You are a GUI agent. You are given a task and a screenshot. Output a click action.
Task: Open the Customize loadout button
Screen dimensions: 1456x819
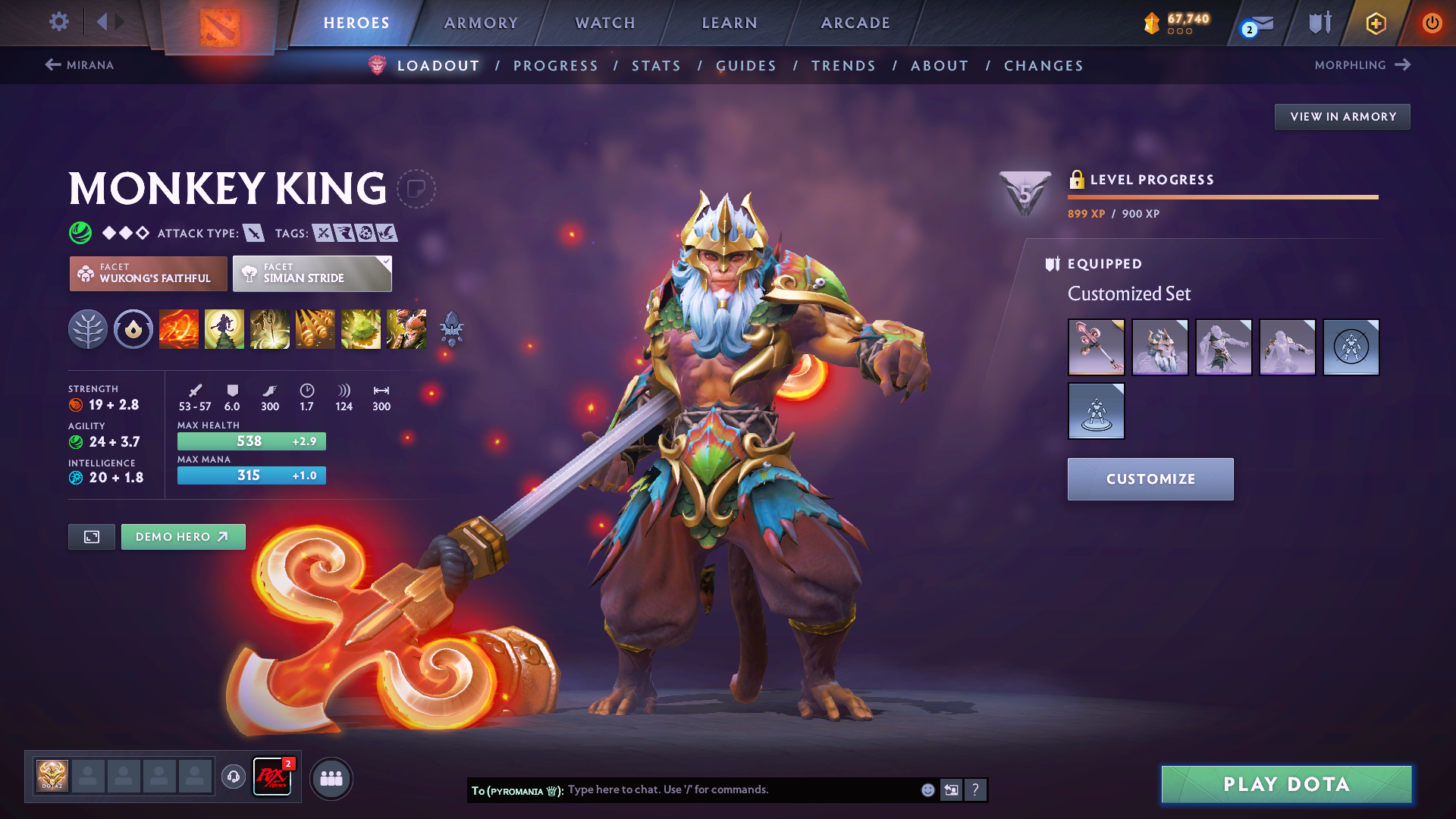pos(1150,479)
